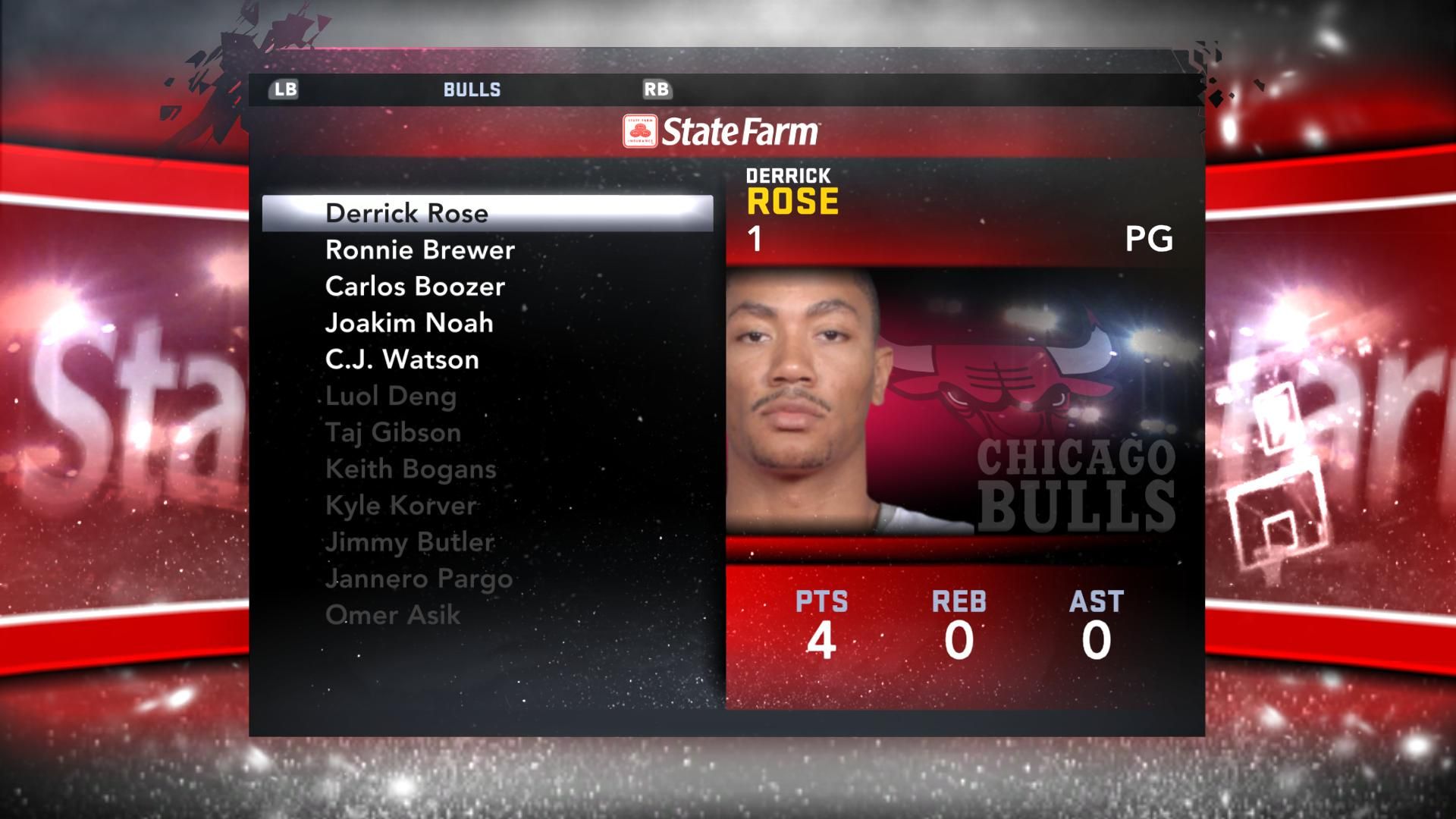This screenshot has height=819, width=1456.
Task: Select Jannero Pargo in the list
Action: pyautogui.click(x=419, y=579)
